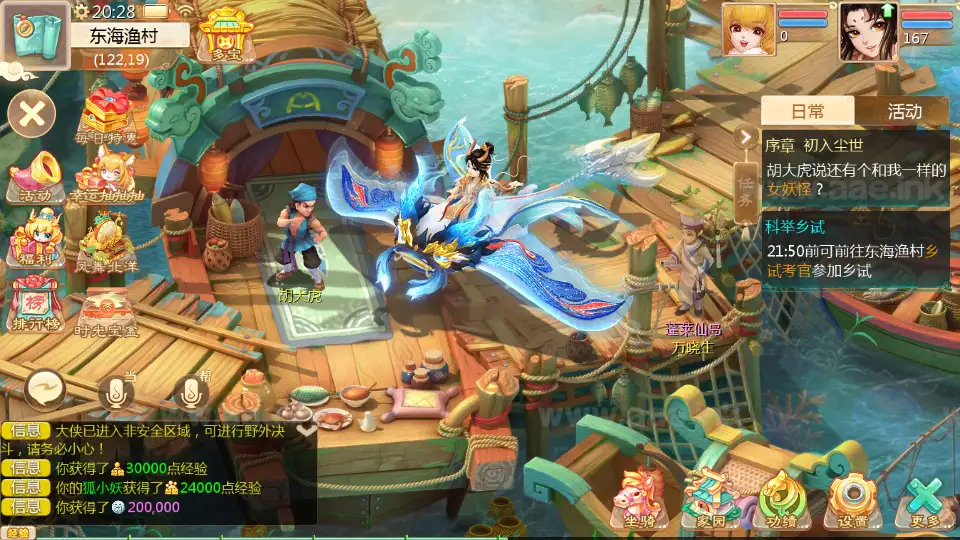Open the chat bubble button
960x540 pixels.
click(47, 388)
